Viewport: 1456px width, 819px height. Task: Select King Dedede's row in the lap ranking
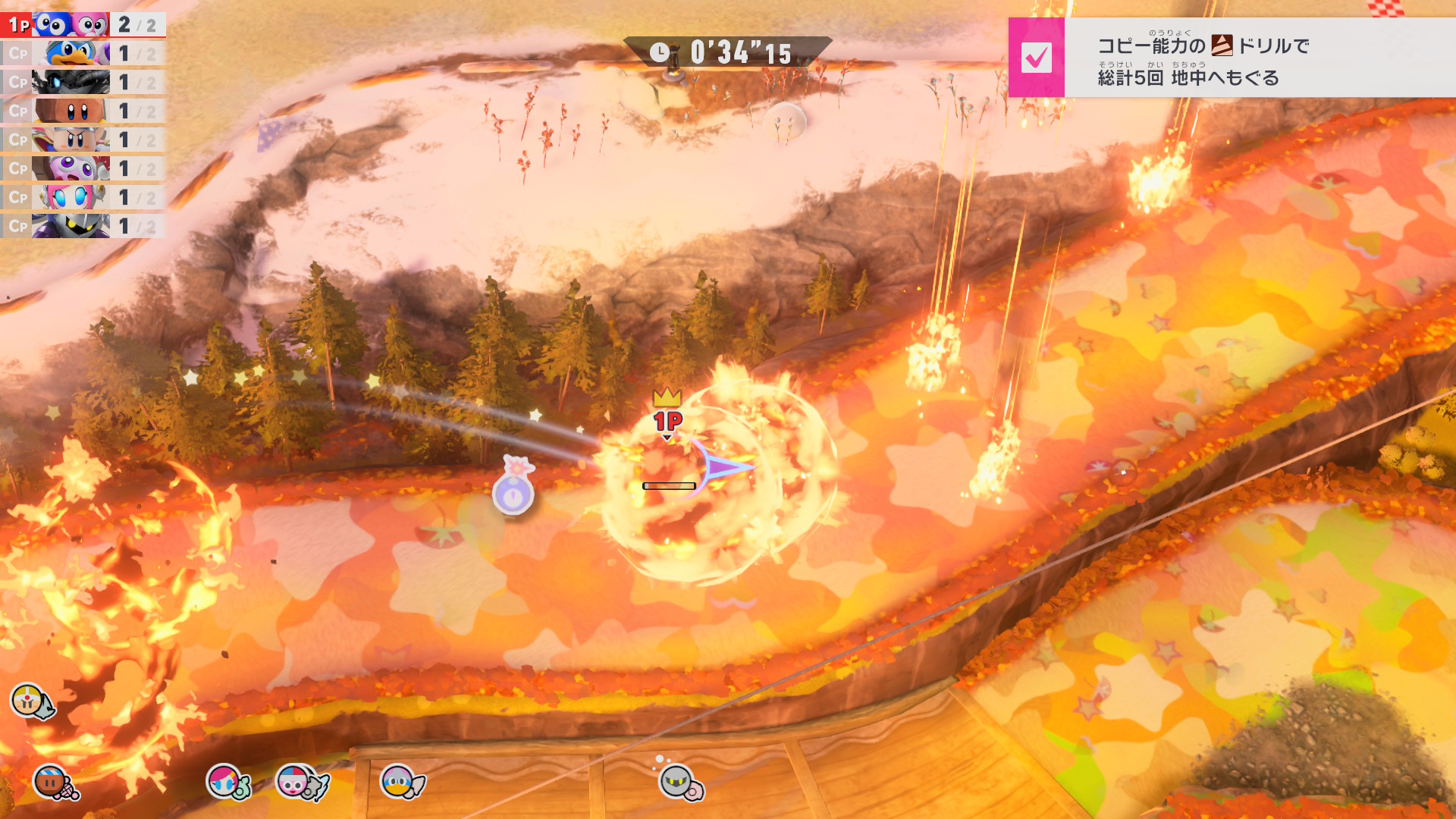pyautogui.click(x=82, y=54)
